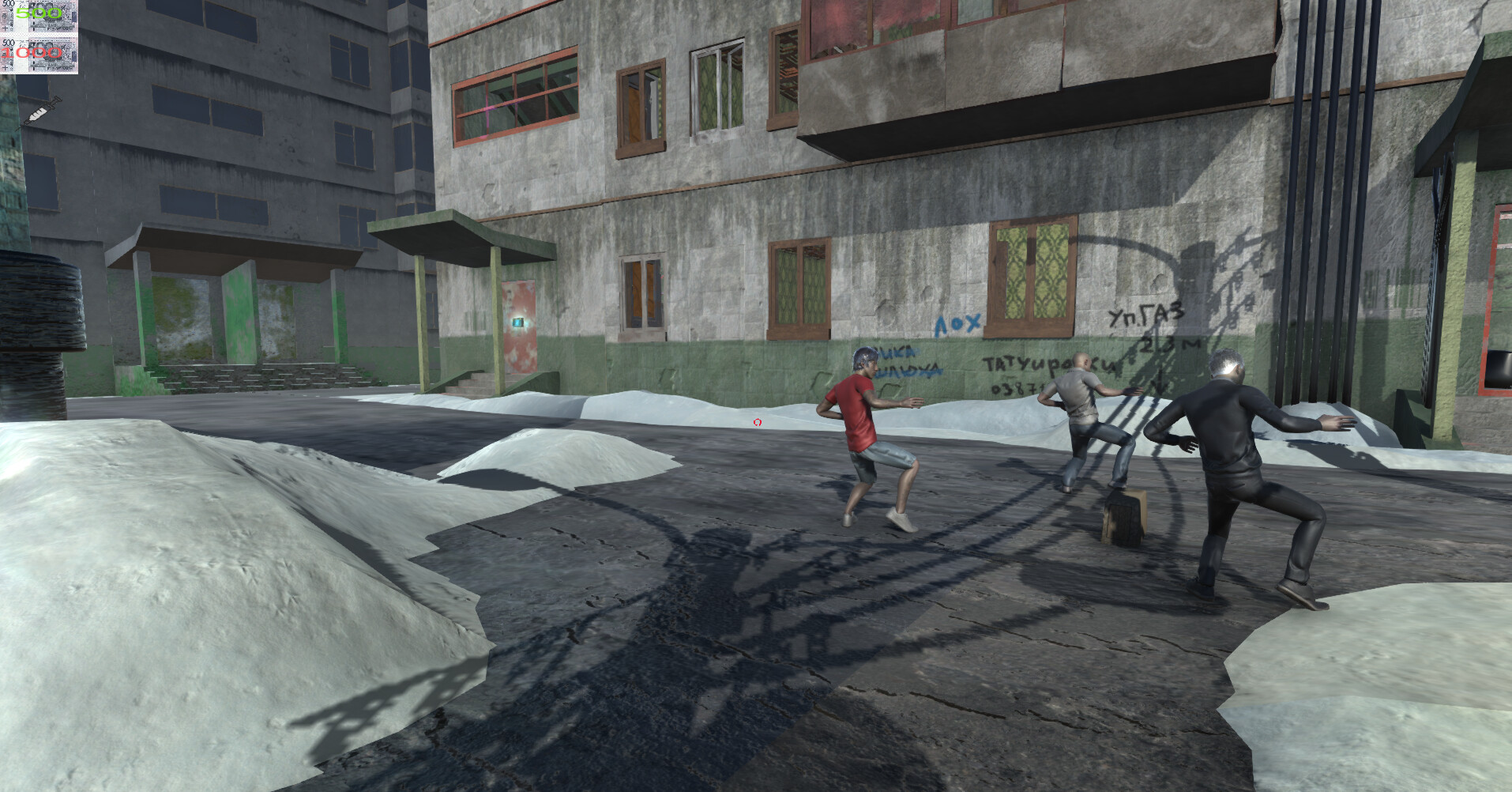Click the crosshair at screen center

(757, 423)
